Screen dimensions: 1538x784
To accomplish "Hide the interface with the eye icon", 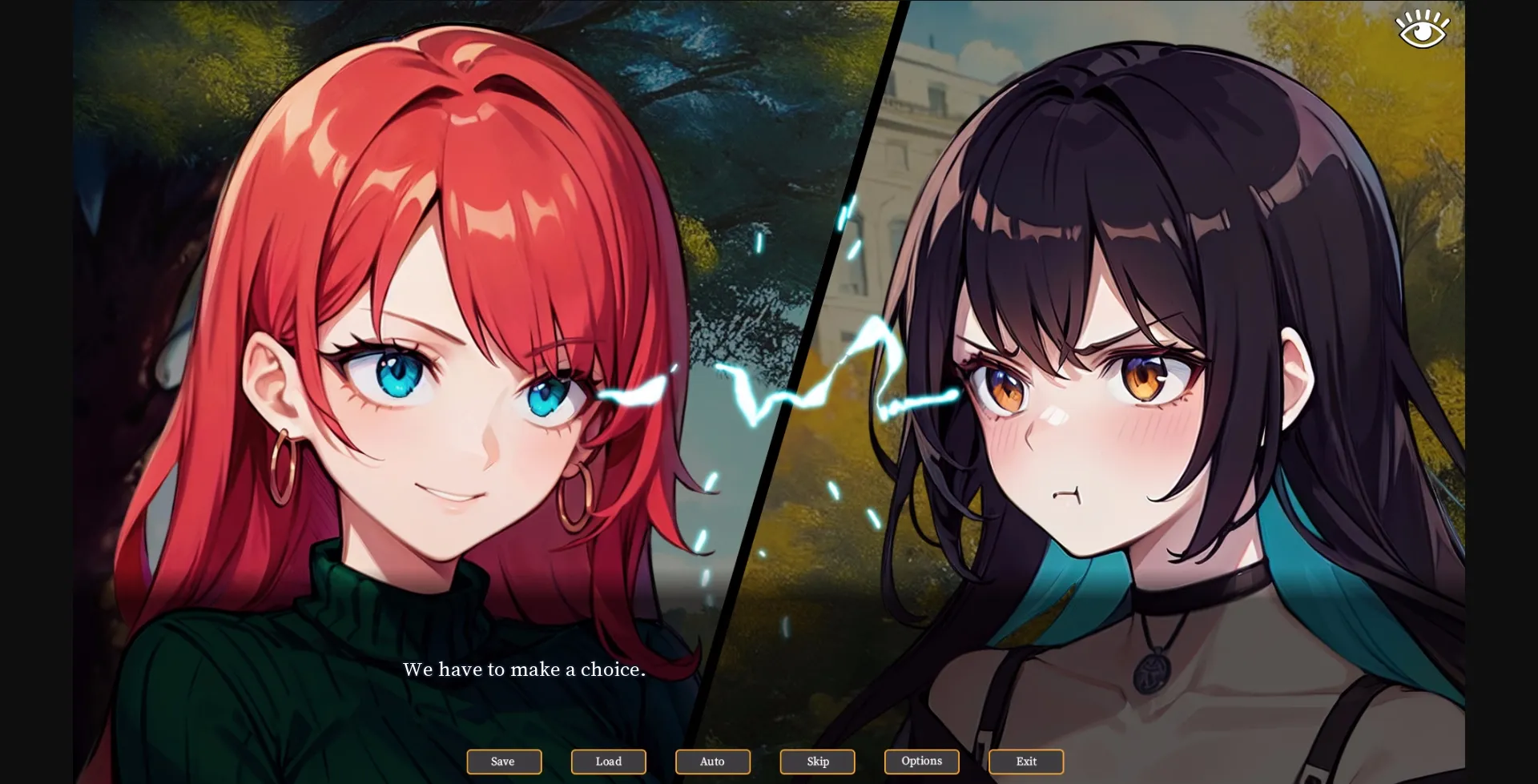I will 1422,27.
